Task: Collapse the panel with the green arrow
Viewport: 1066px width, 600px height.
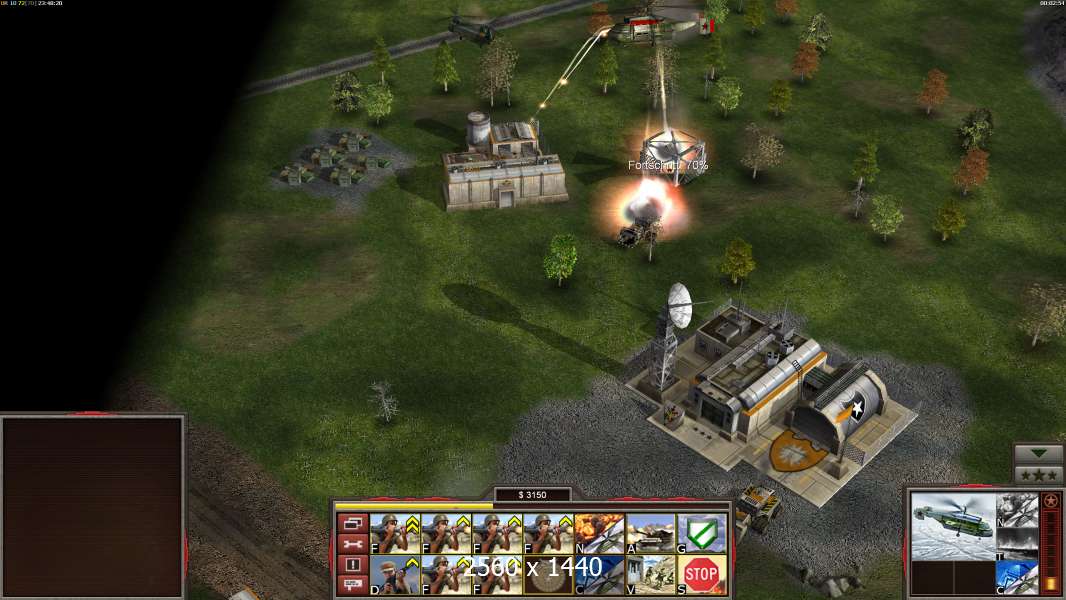Action: (1039, 454)
